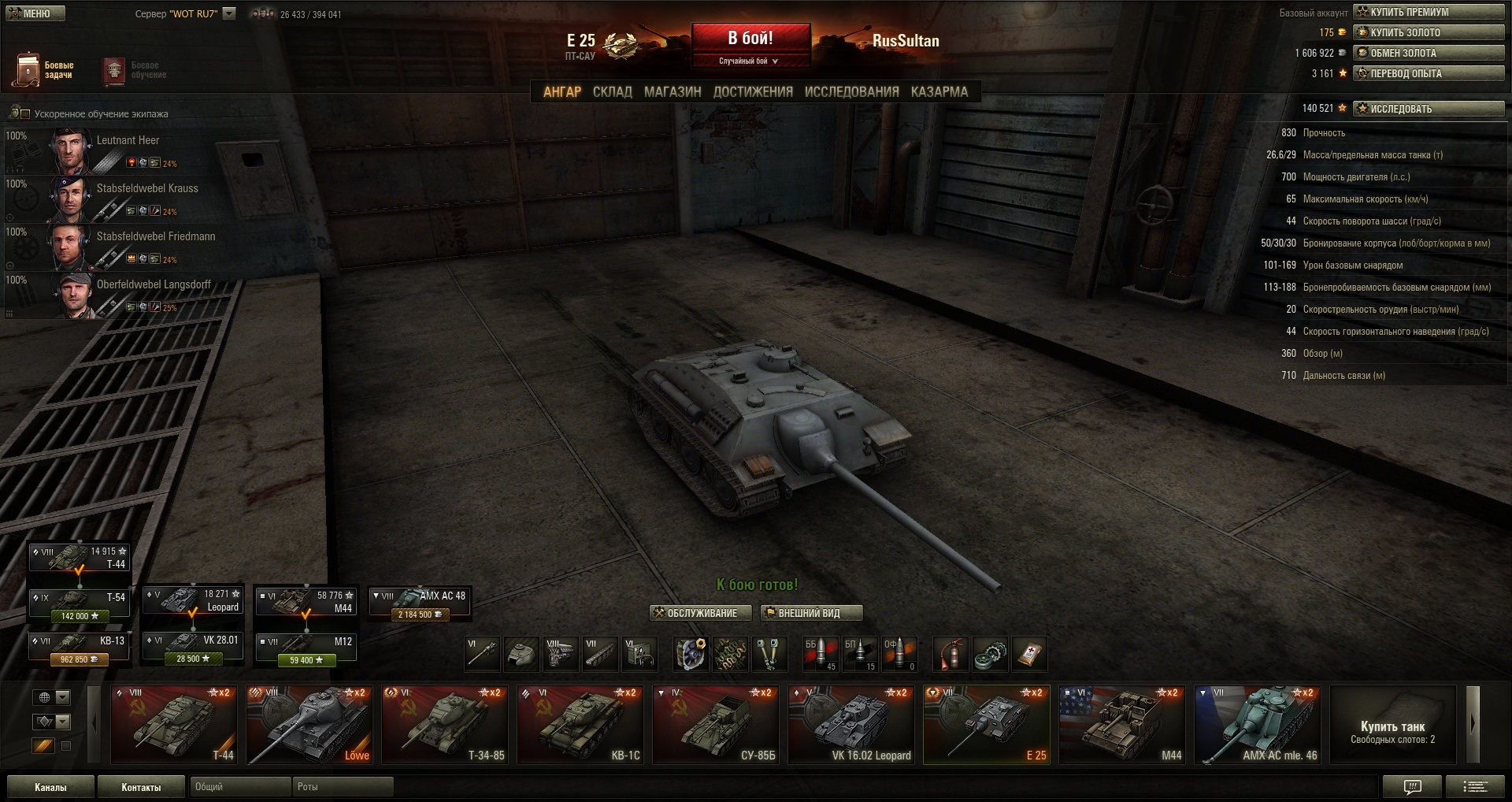
Task: Open the МАГАЗИН tab
Action: pyautogui.click(x=672, y=92)
